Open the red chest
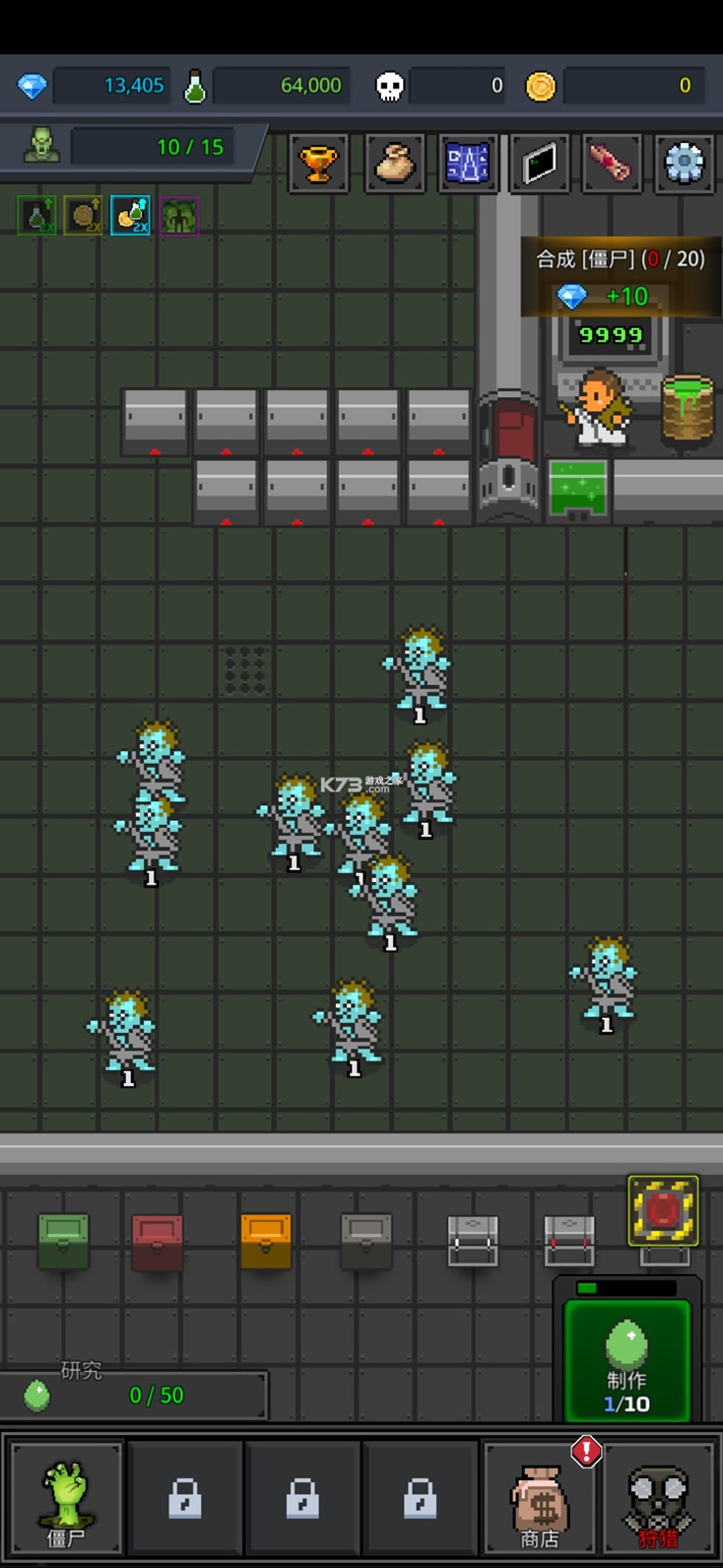The width and height of the screenshot is (723, 1568). tap(158, 1241)
